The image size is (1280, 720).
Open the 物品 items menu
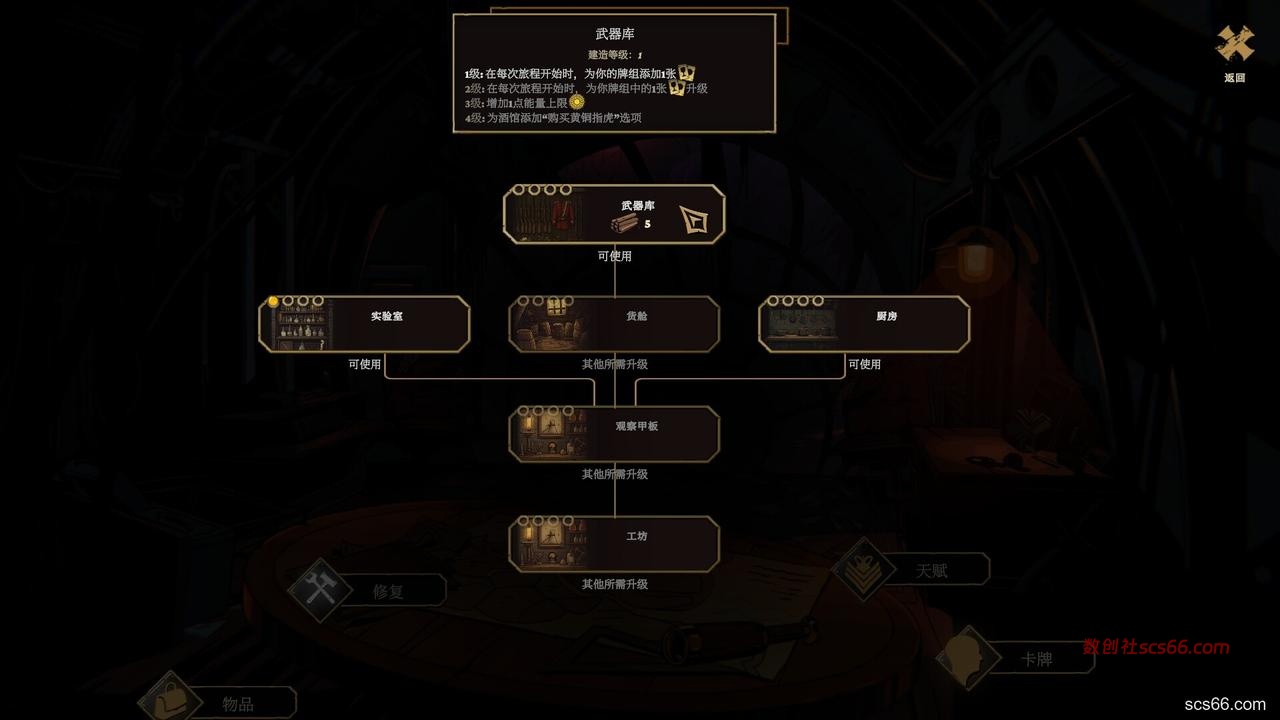(220, 702)
